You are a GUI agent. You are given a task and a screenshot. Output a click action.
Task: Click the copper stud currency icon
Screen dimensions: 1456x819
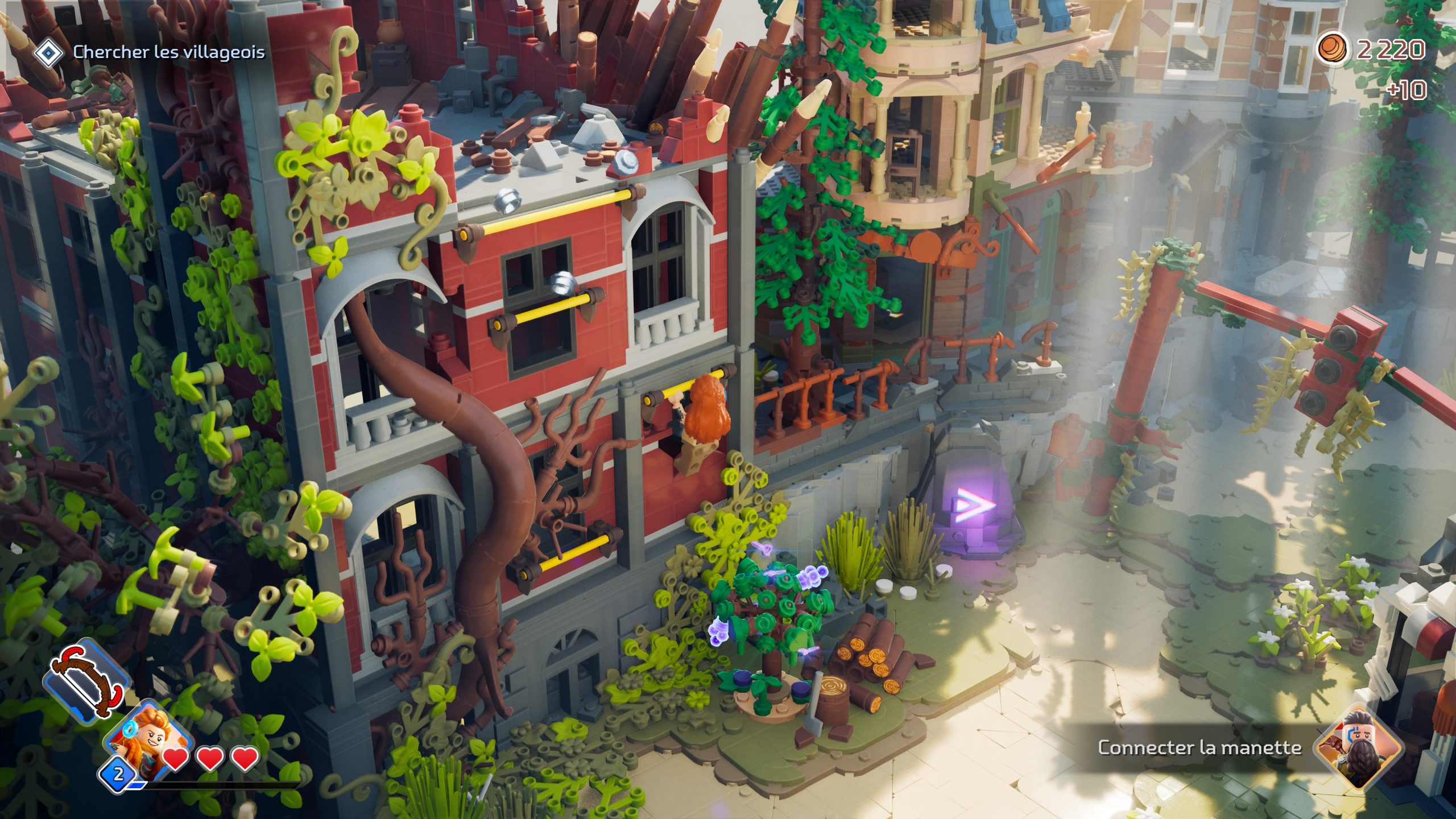[x=1333, y=48]
